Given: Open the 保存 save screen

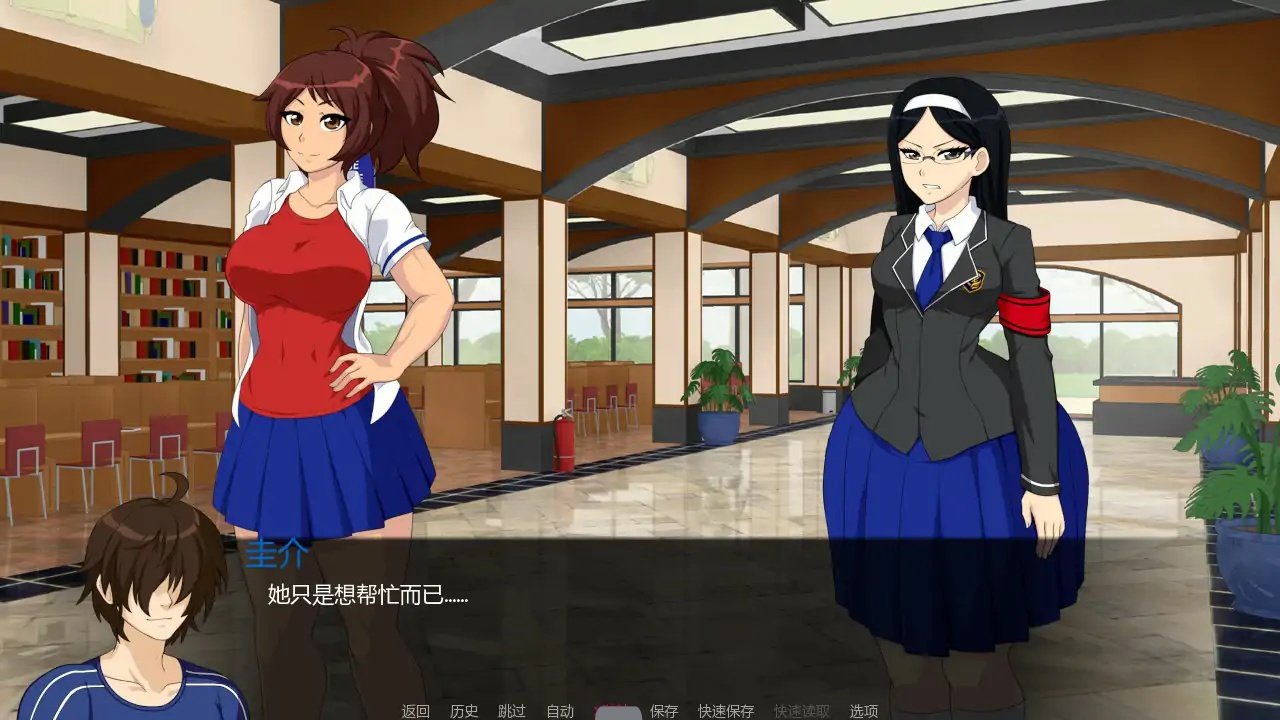Looking at the screenshot, I should click(663, 708).
